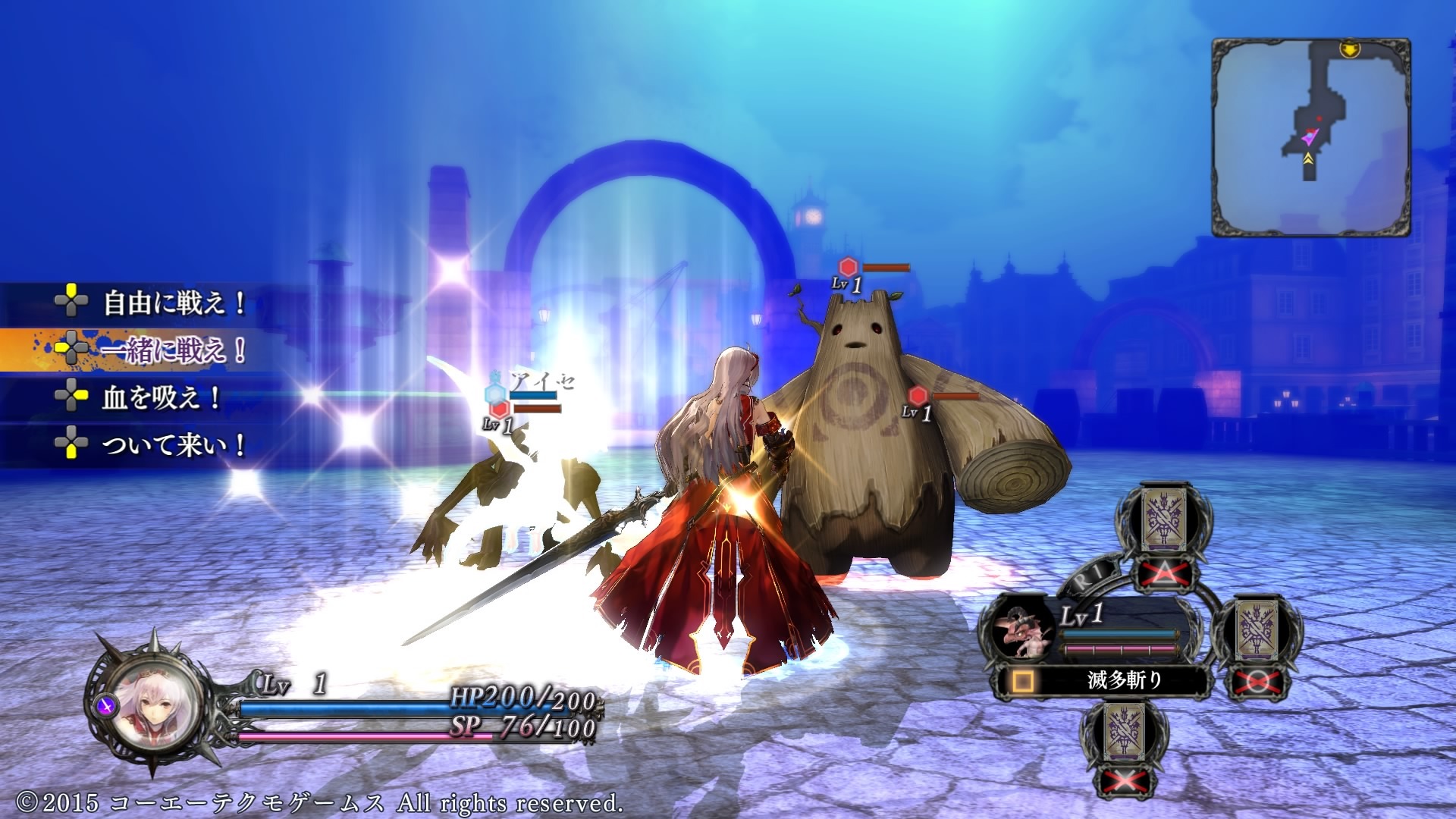Image resolution: width=1456 pixels, height=819 pixels.
Task: Click the D-pad down icon beside ついて来い！
Action: pyautogui.click(x=72, y=449)
